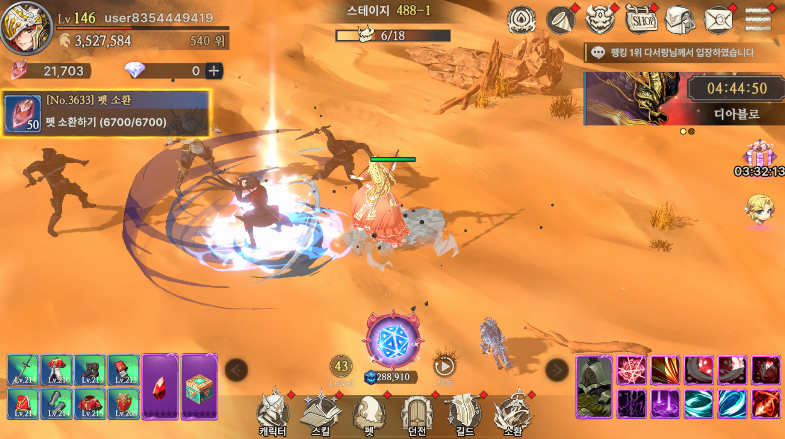Toggle the 자동 auto-play button
The image size is (785, 439).
coord(445,367)
